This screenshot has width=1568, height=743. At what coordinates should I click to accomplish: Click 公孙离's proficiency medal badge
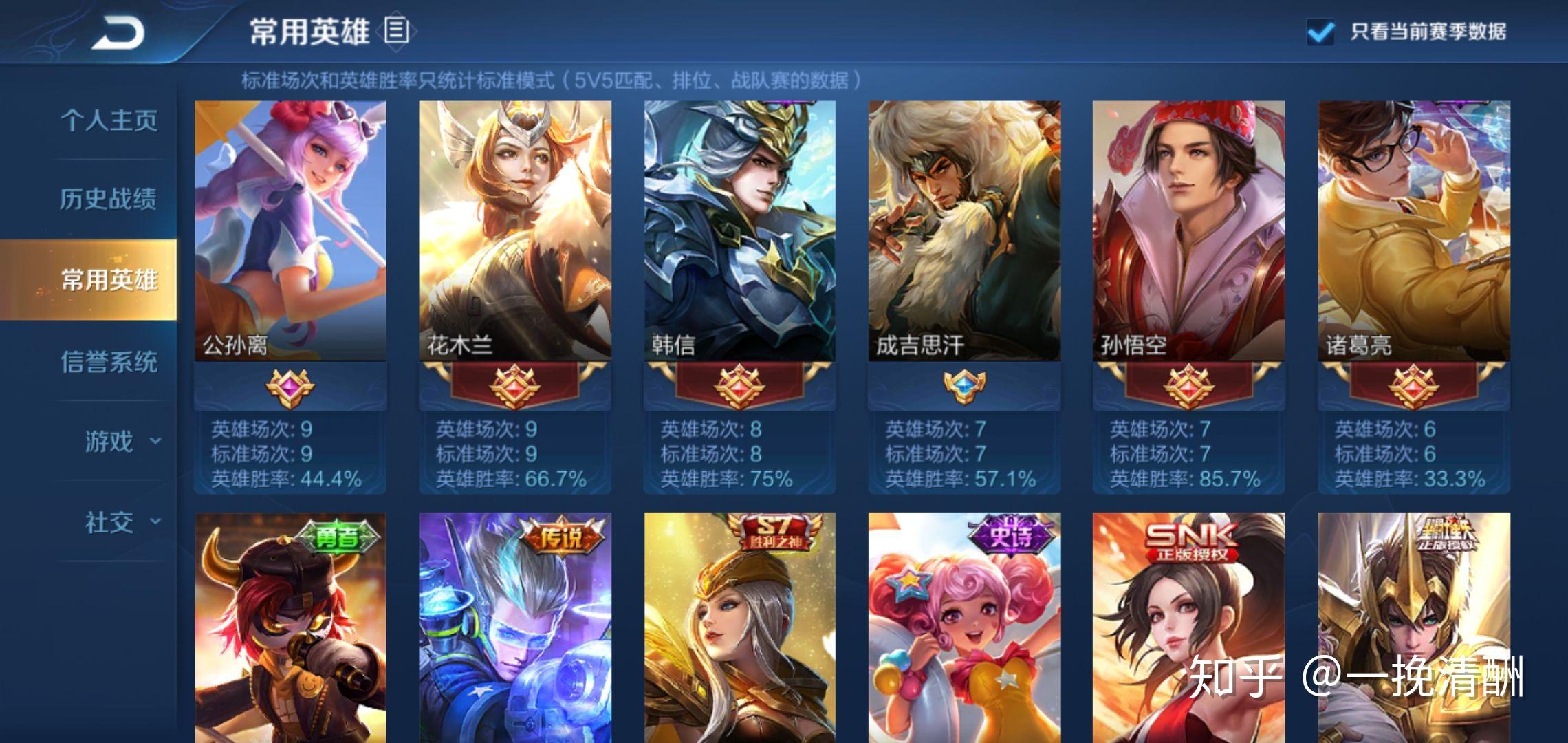[x=290, y=387]
